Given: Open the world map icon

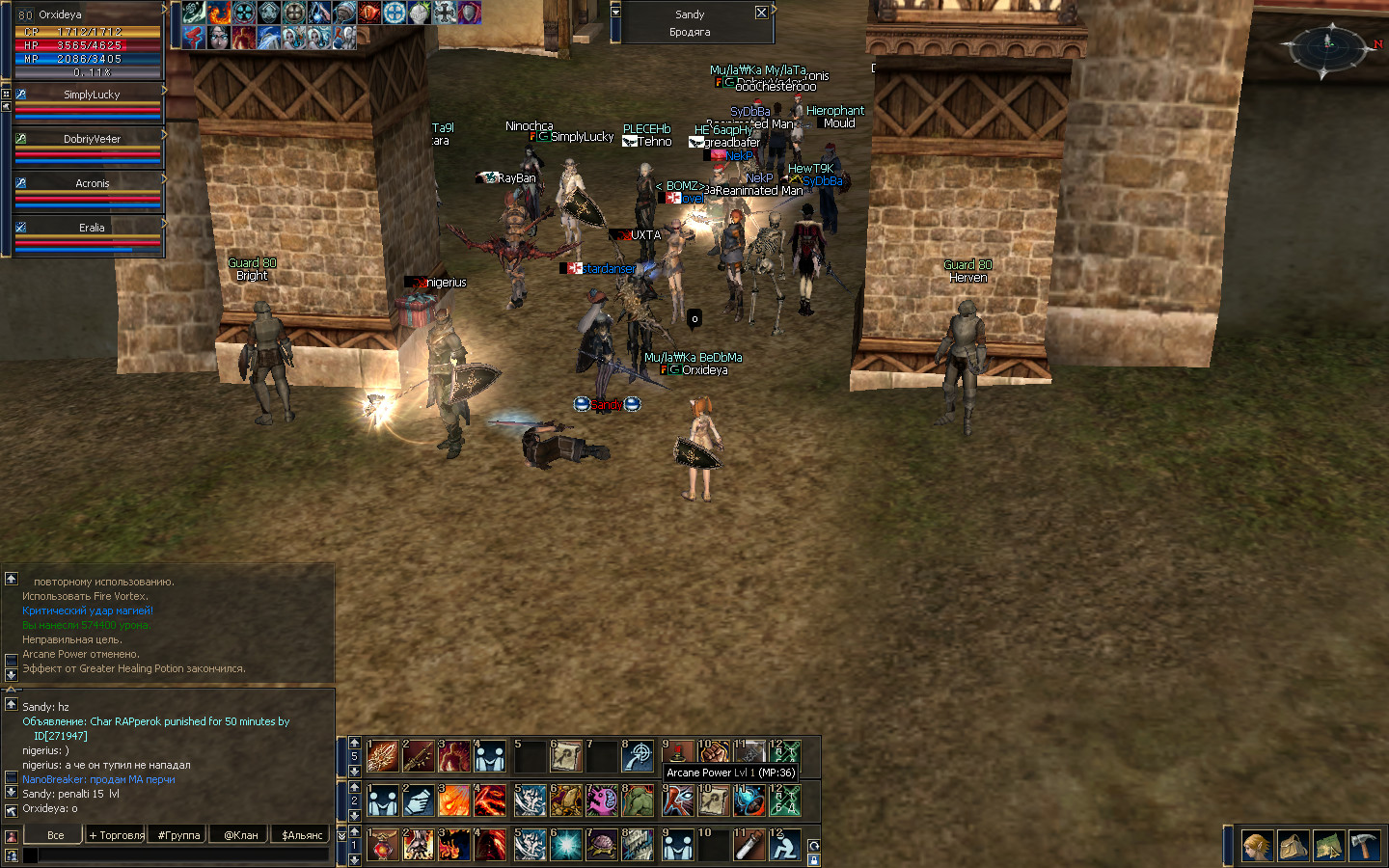Looking at the screenshot, I should 1328,846.
